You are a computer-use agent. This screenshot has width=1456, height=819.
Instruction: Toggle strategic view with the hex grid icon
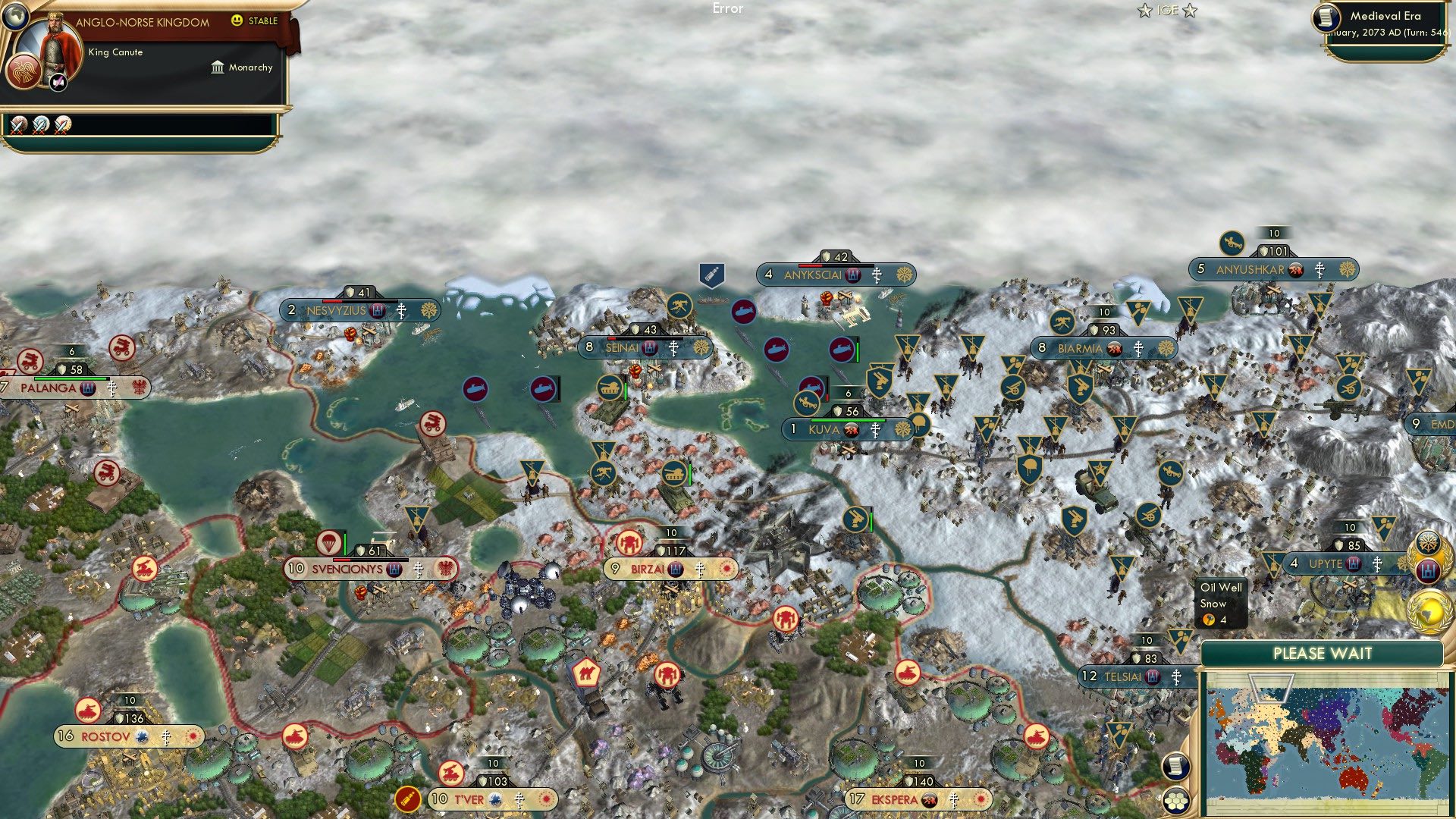(1178, 800)
